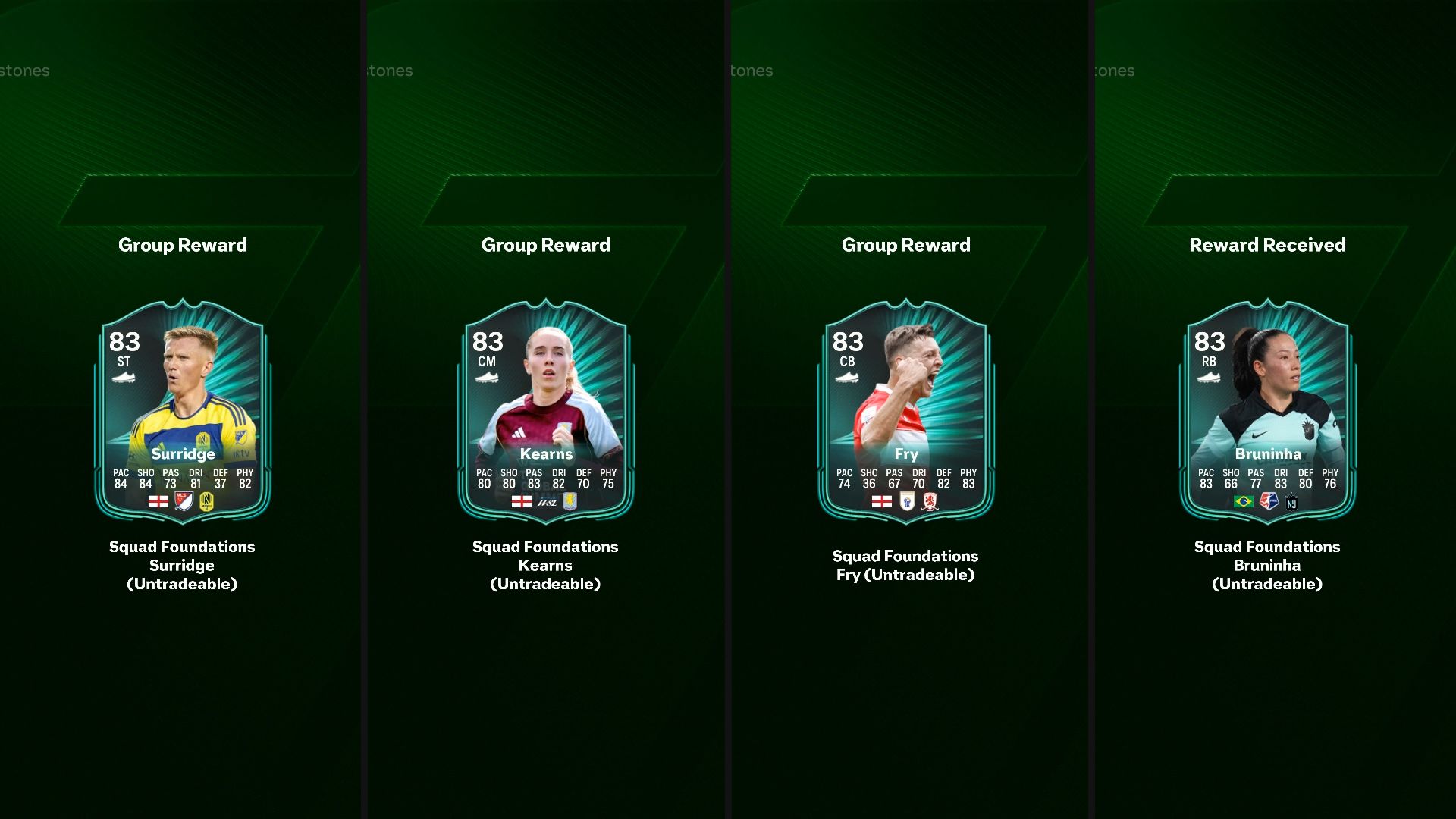1456x819 pixels.
Task: Click the Reward Received label above Bruninha
Action: pos(1266,245)
